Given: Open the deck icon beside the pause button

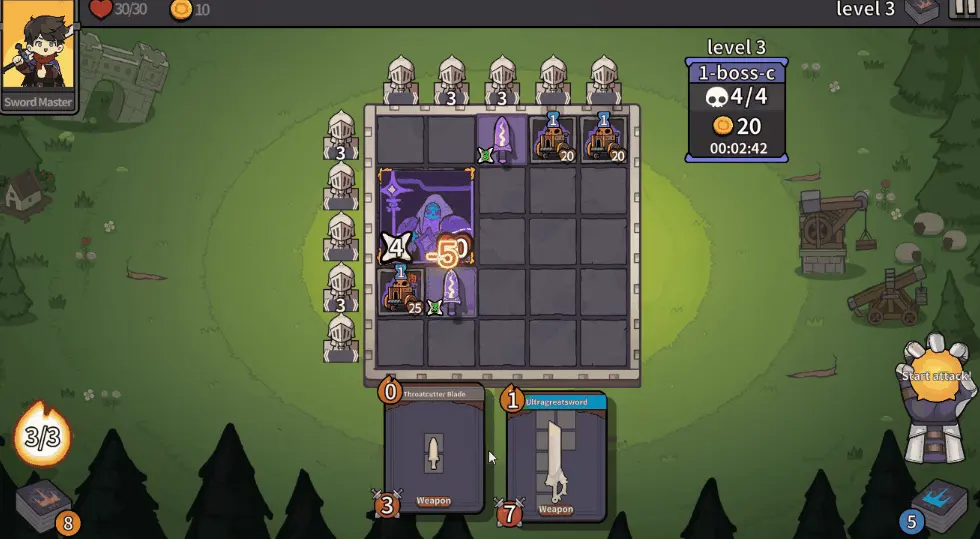Looking at the screenshot, I should point(920,11).
